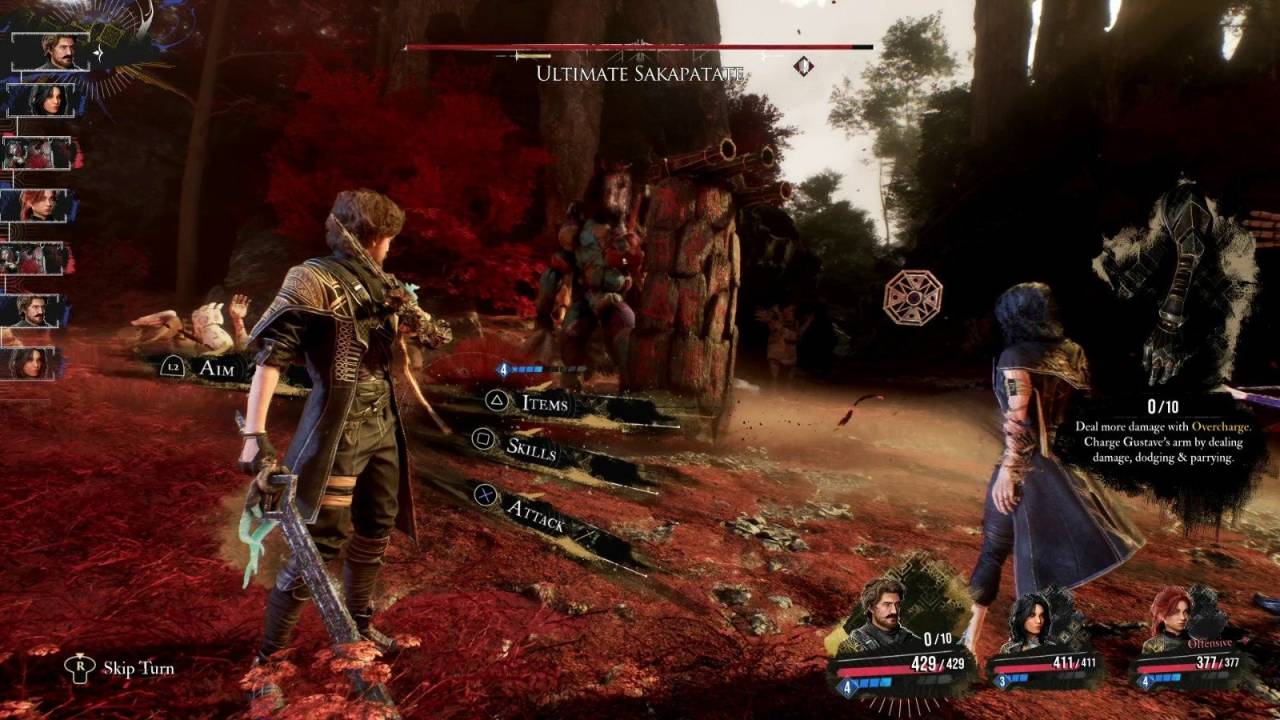Screen dimensions: 1280x720
Task: Click the red-haired Maelle turn-order portrait
Action: tap(42, 205)
